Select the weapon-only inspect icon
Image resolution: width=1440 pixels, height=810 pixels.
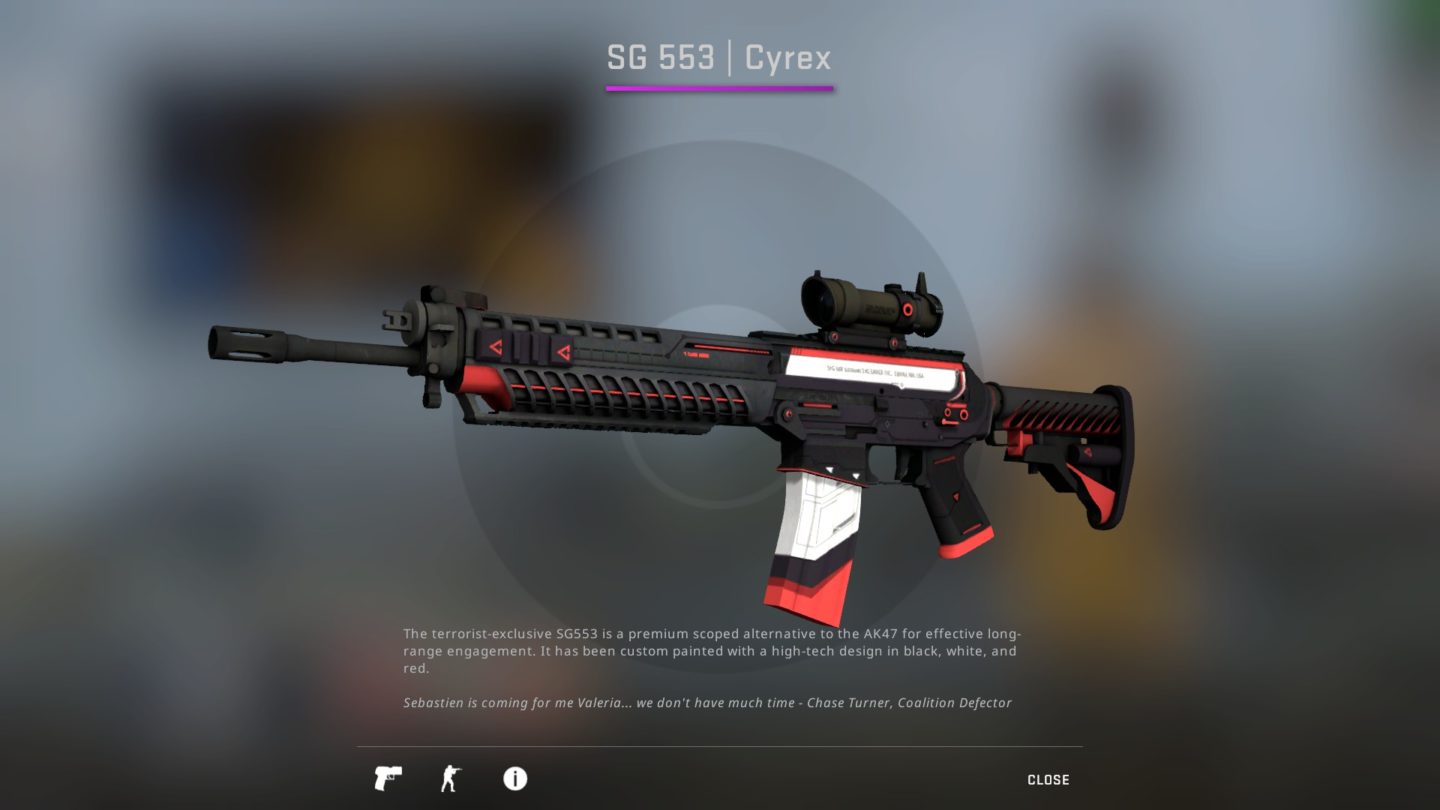point(389,778)
